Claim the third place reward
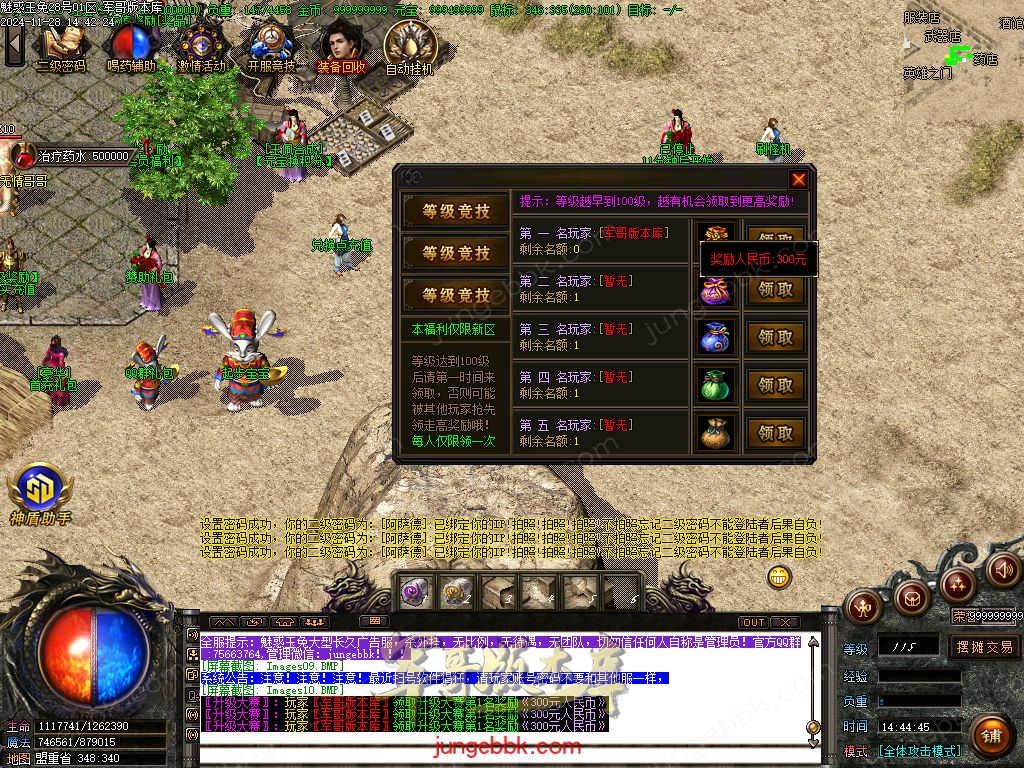Viewport: 1024px width, 768px height. point(775,338)
